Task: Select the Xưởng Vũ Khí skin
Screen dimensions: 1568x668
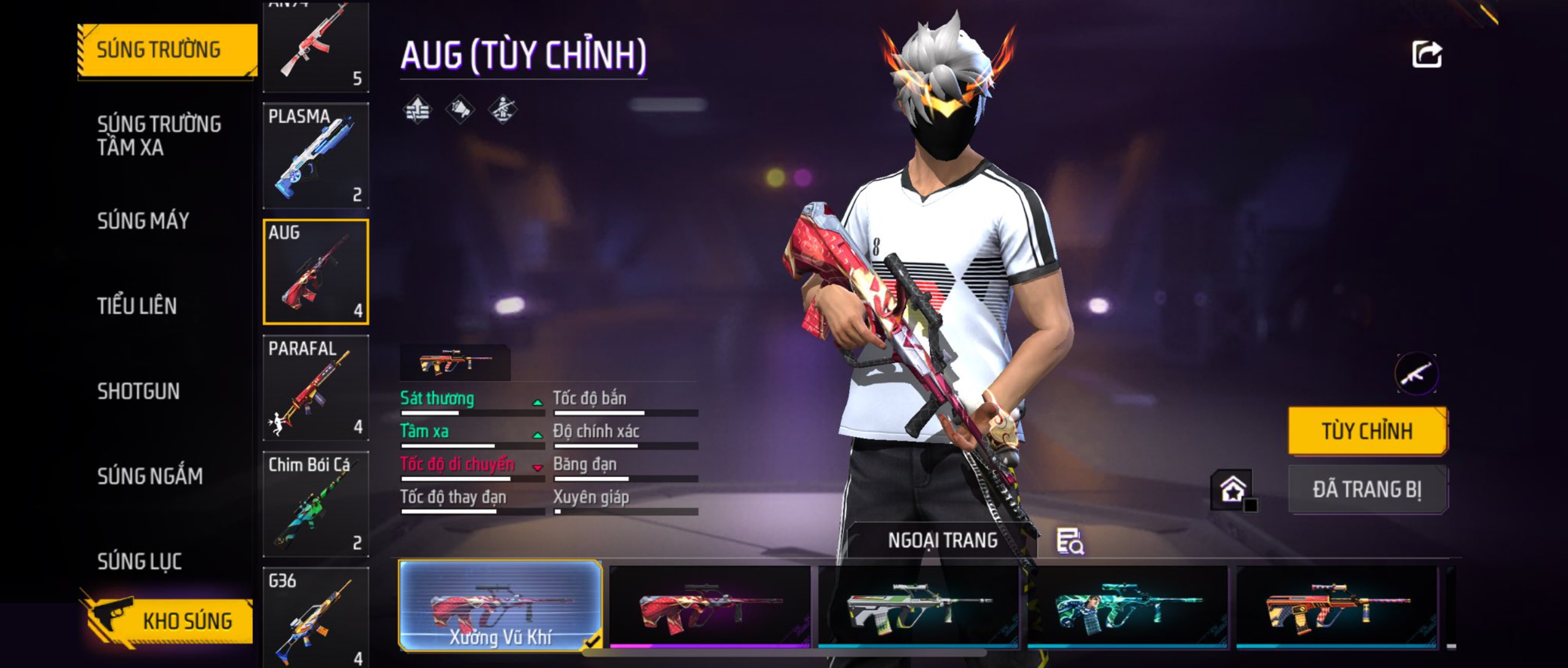Action: (x=500, y=605)
